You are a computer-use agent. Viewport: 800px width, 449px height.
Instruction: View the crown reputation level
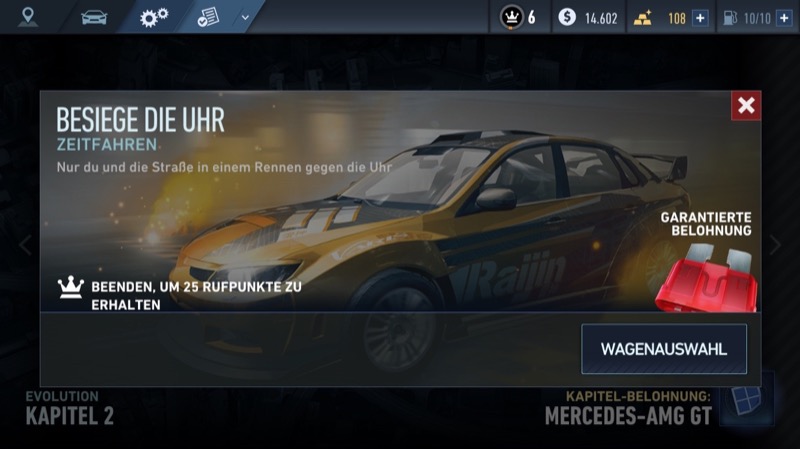pyautogui.click(x=519, y=17)
